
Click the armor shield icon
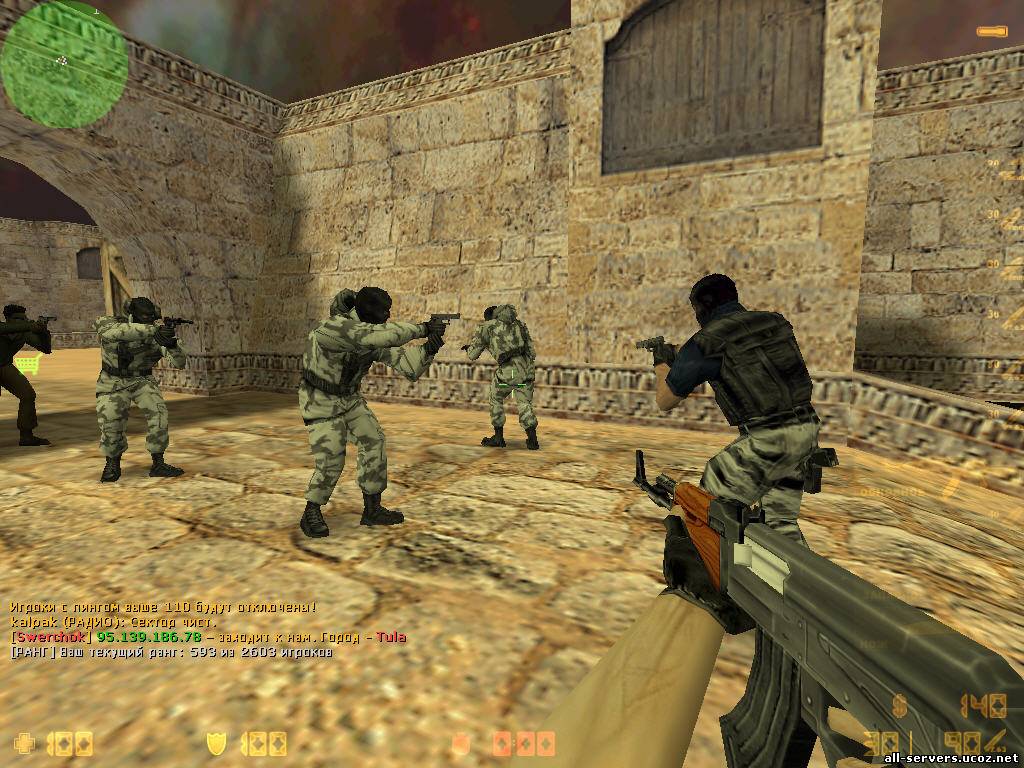pyautogui.click(x=214, y=743)
